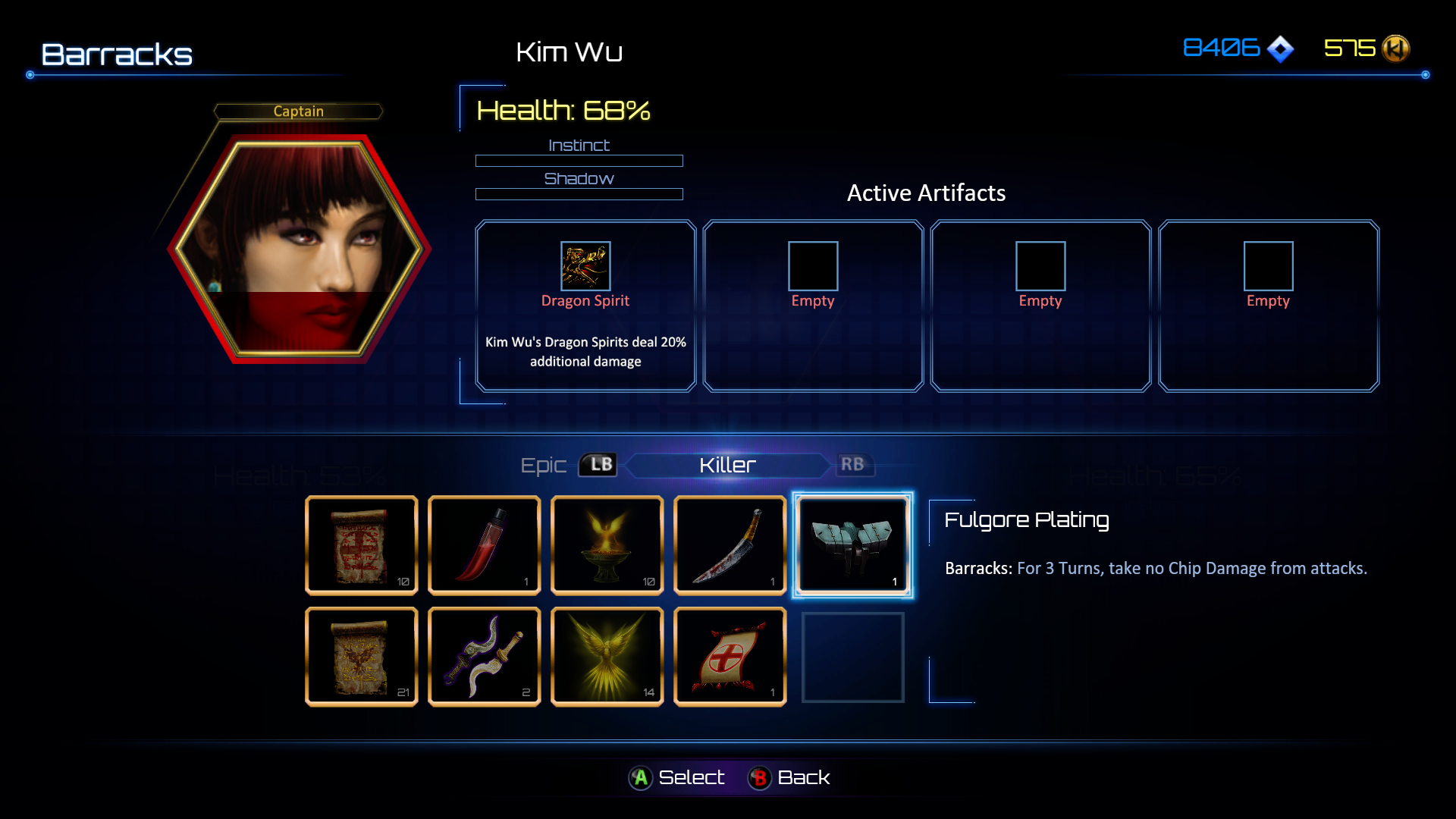Pick the flaming phoenix brazier artifact
This screenshot has height=819, width=1456.
click(607, 545)
